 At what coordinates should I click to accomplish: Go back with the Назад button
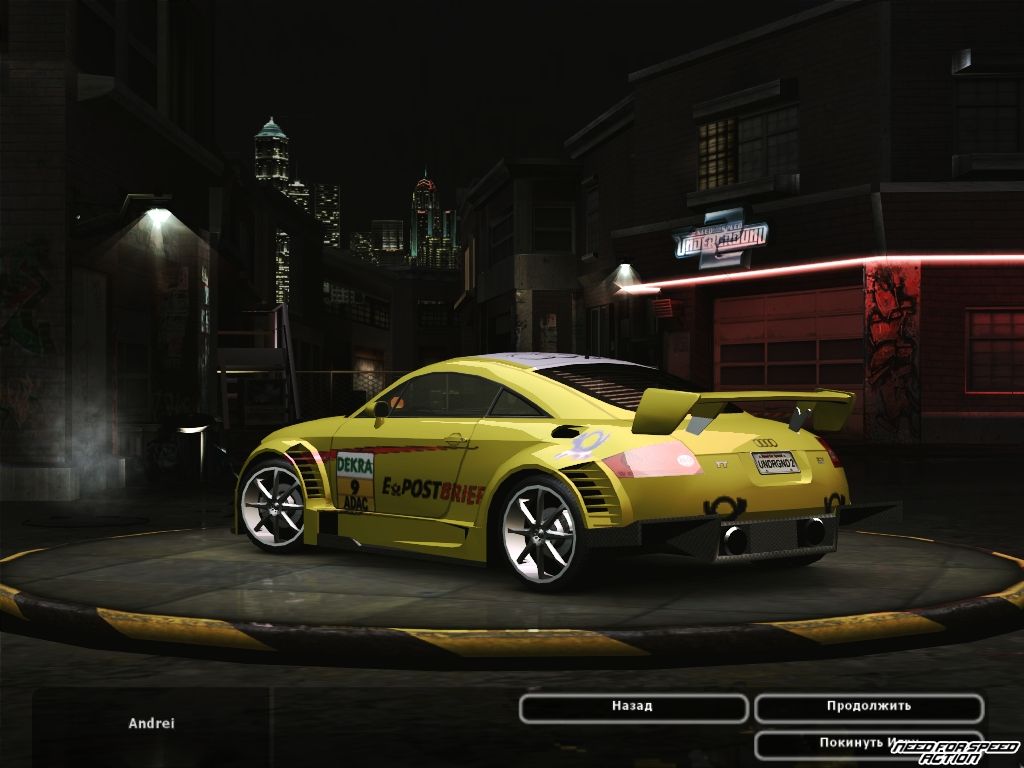tap(633, 707)
